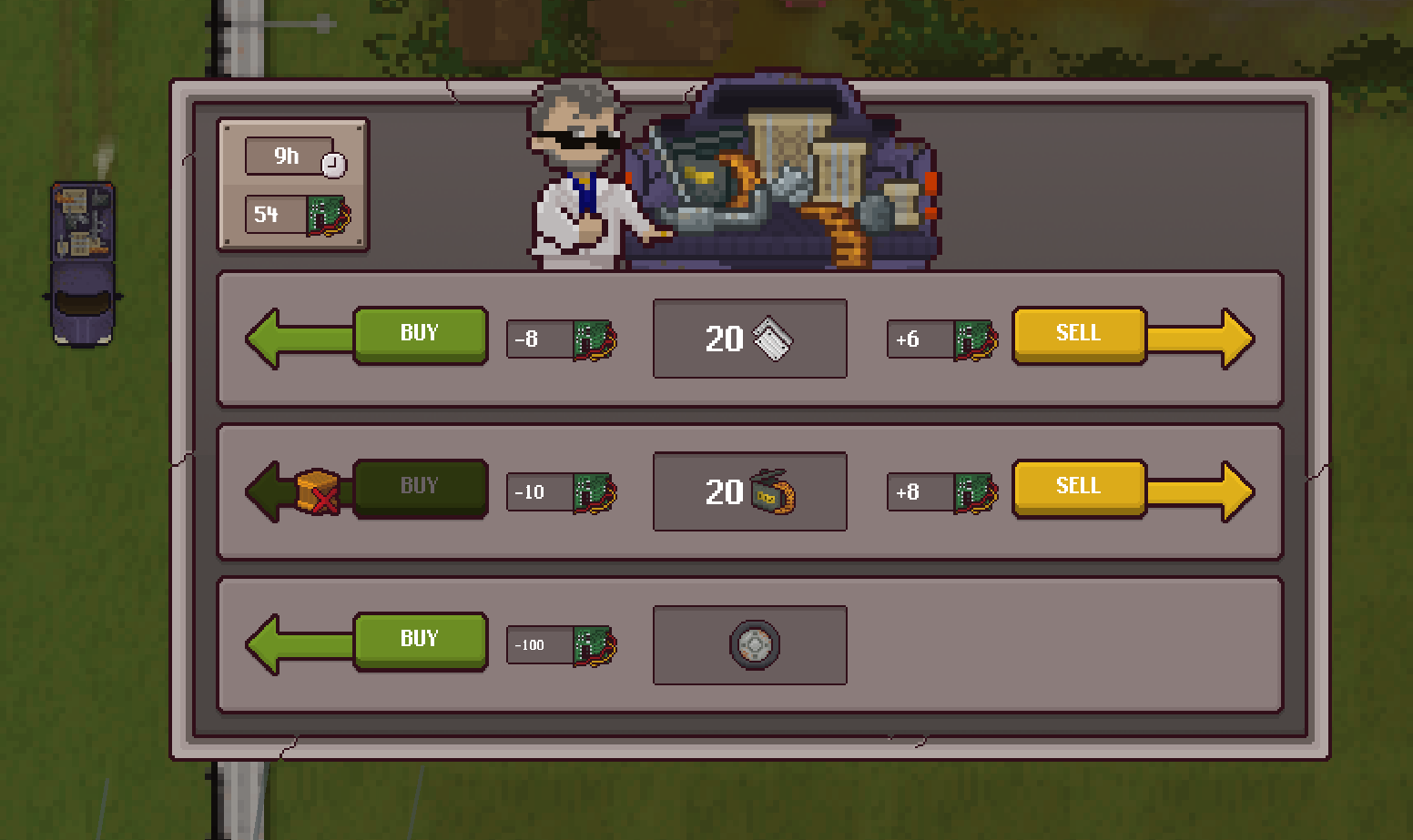Image resolution: width=1413 pixels, height=840 pixels.
Task: Click the circuit board icon on the -100 price tag
Action: 596,646
